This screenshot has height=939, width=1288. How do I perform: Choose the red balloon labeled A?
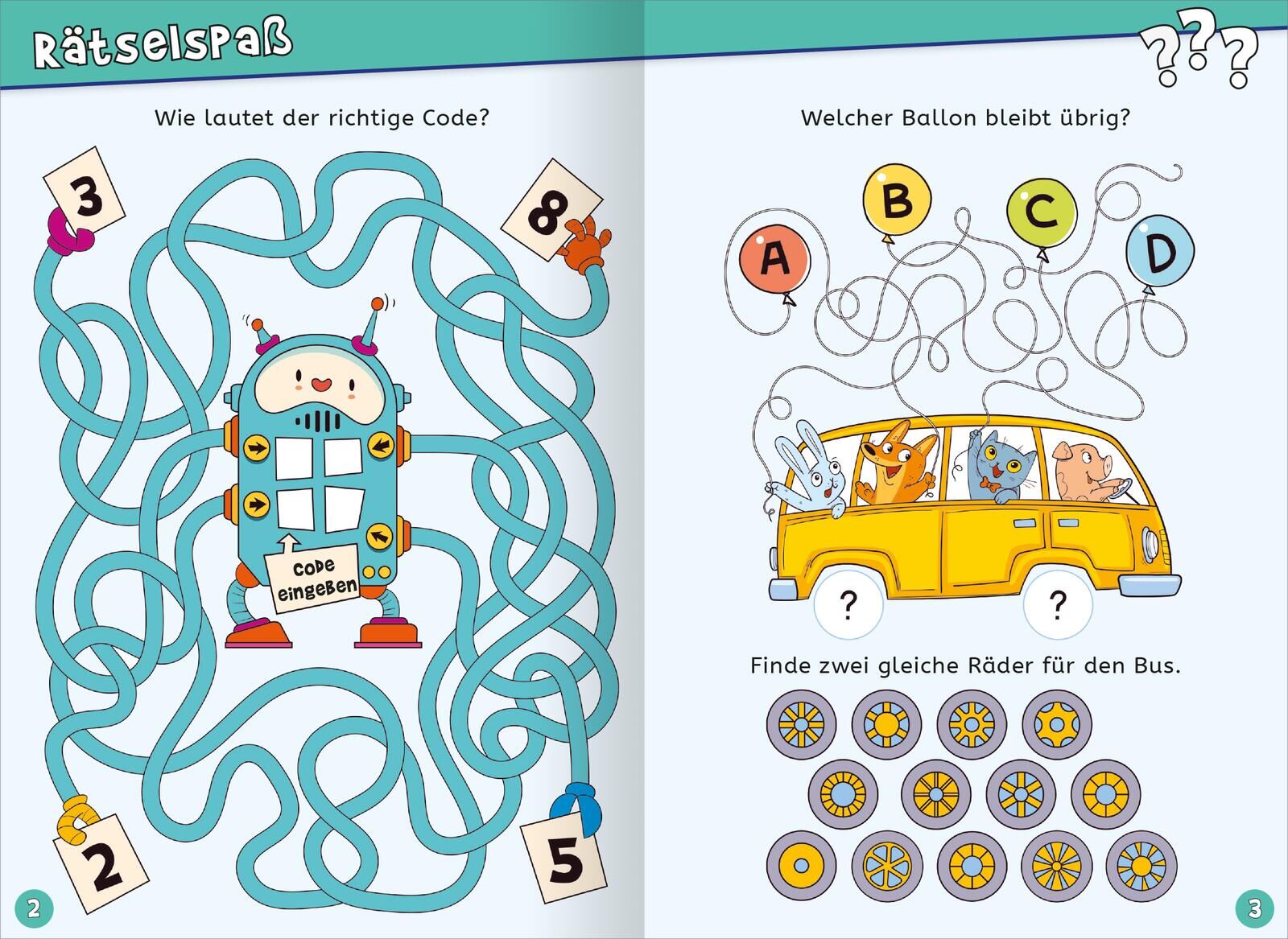point(774,259)
